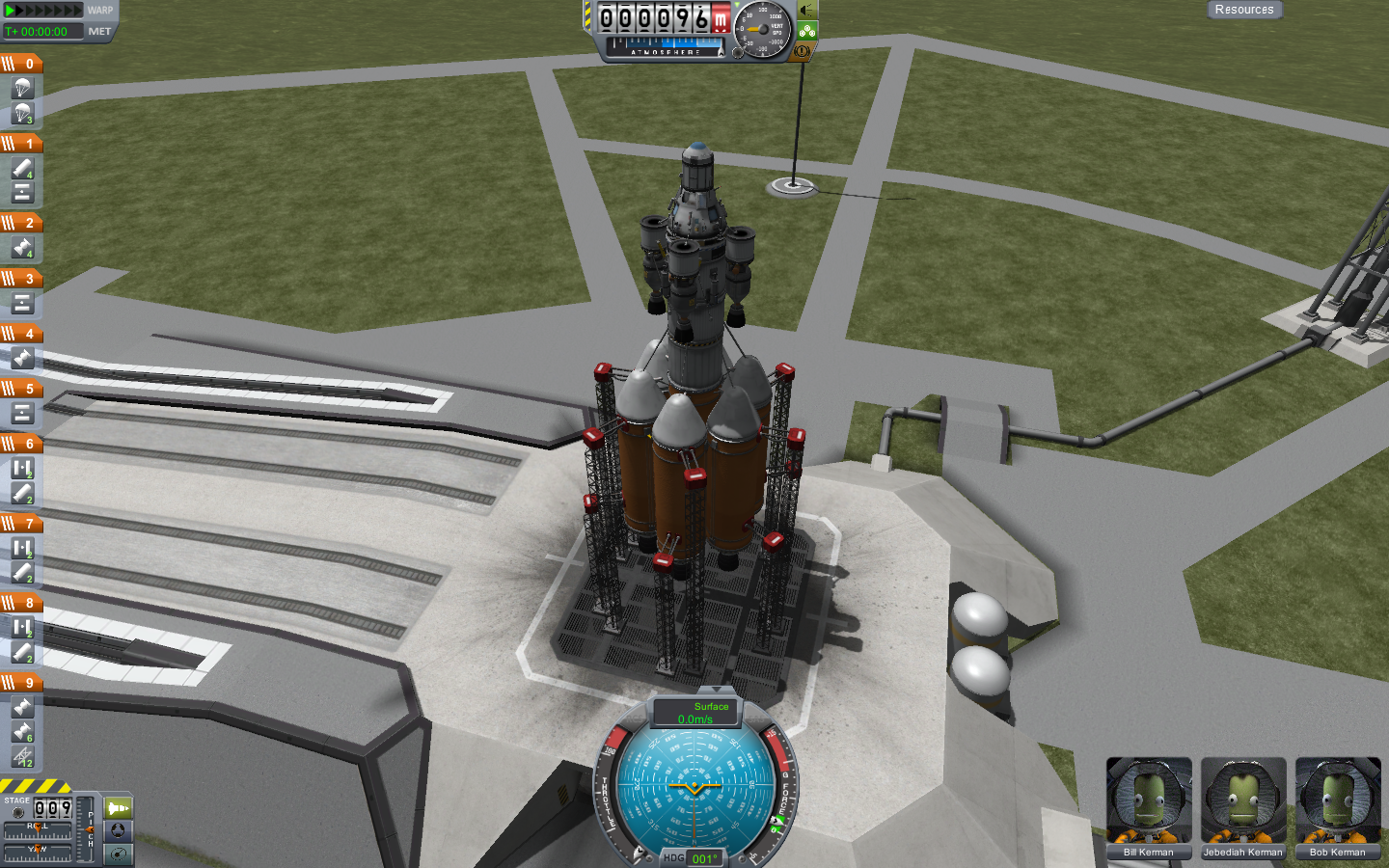The height and width of the screenshot is (868, 1389).
Task: Open the orbital map view button
Action: tap(118, 854)
